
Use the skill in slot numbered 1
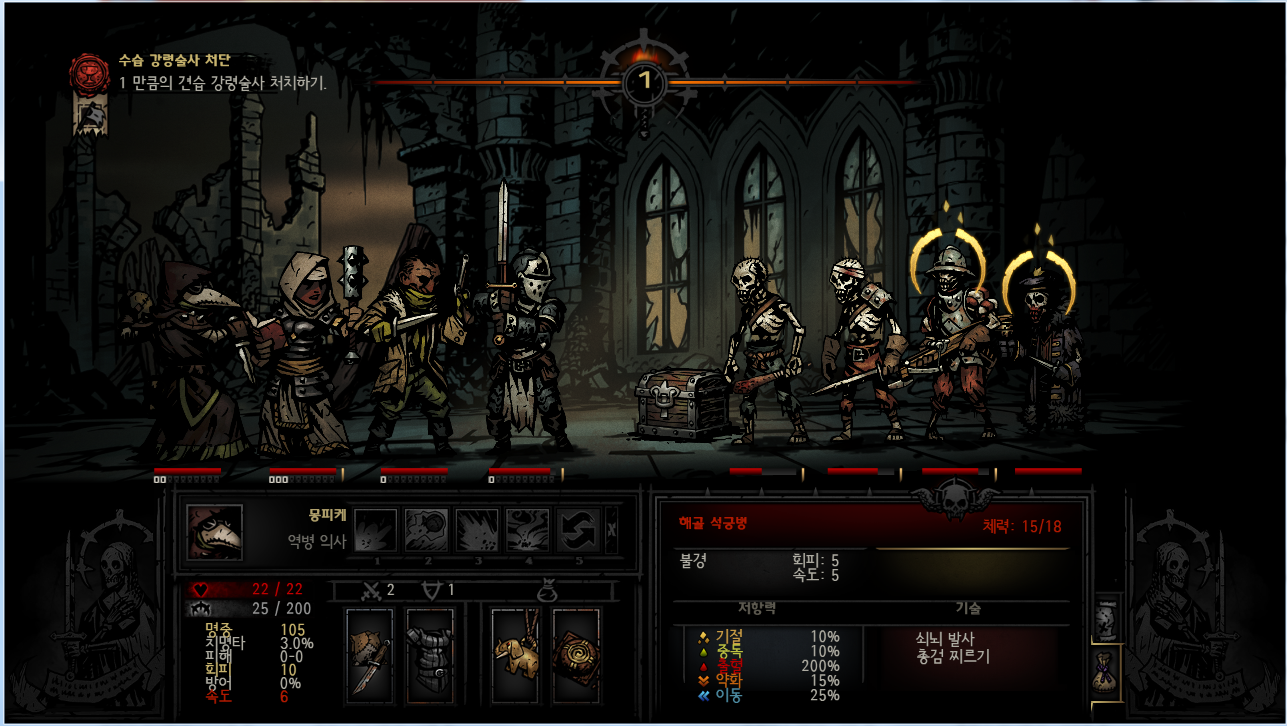coord(376,530)
